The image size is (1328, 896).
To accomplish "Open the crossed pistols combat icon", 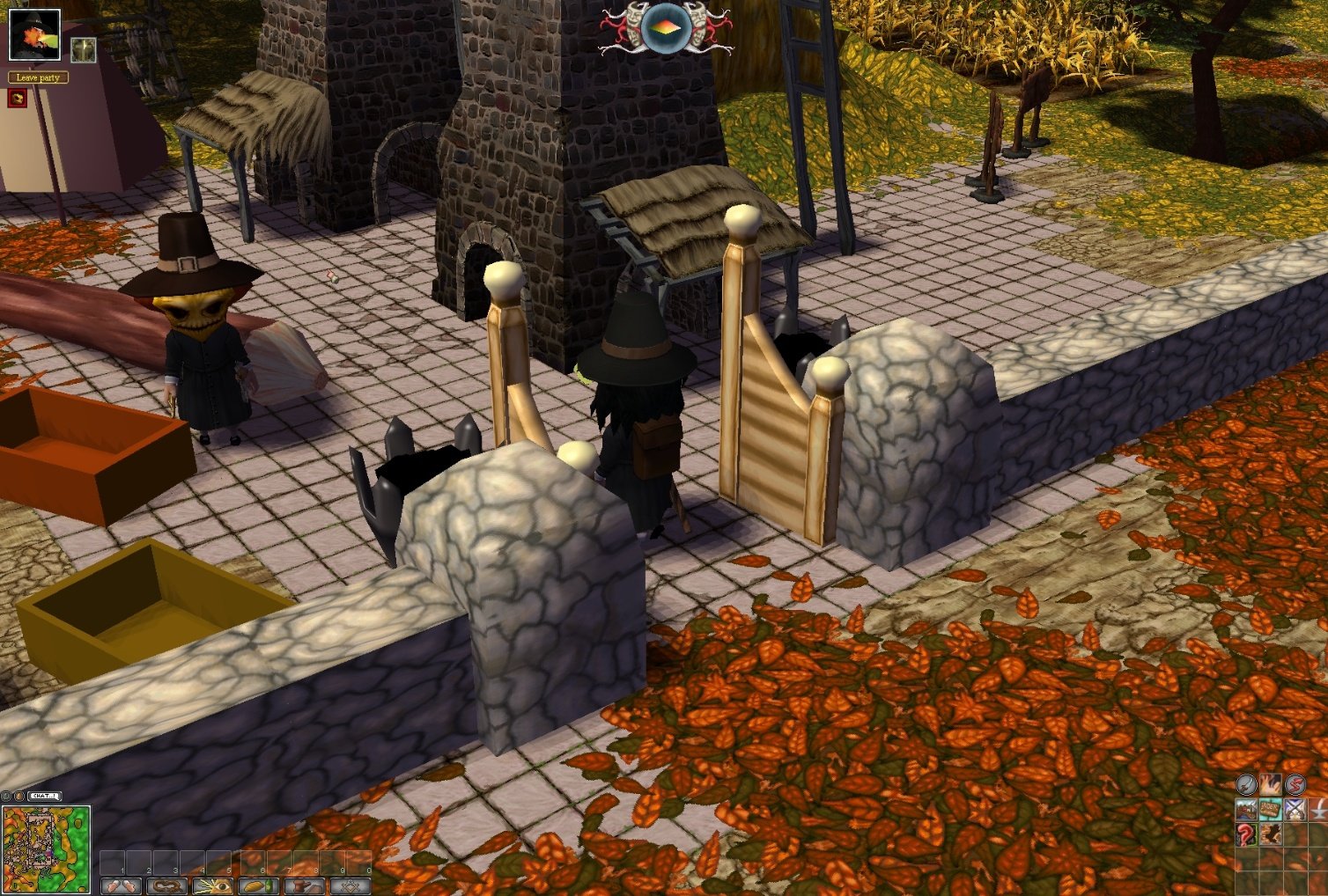I will coord(1295,808).
